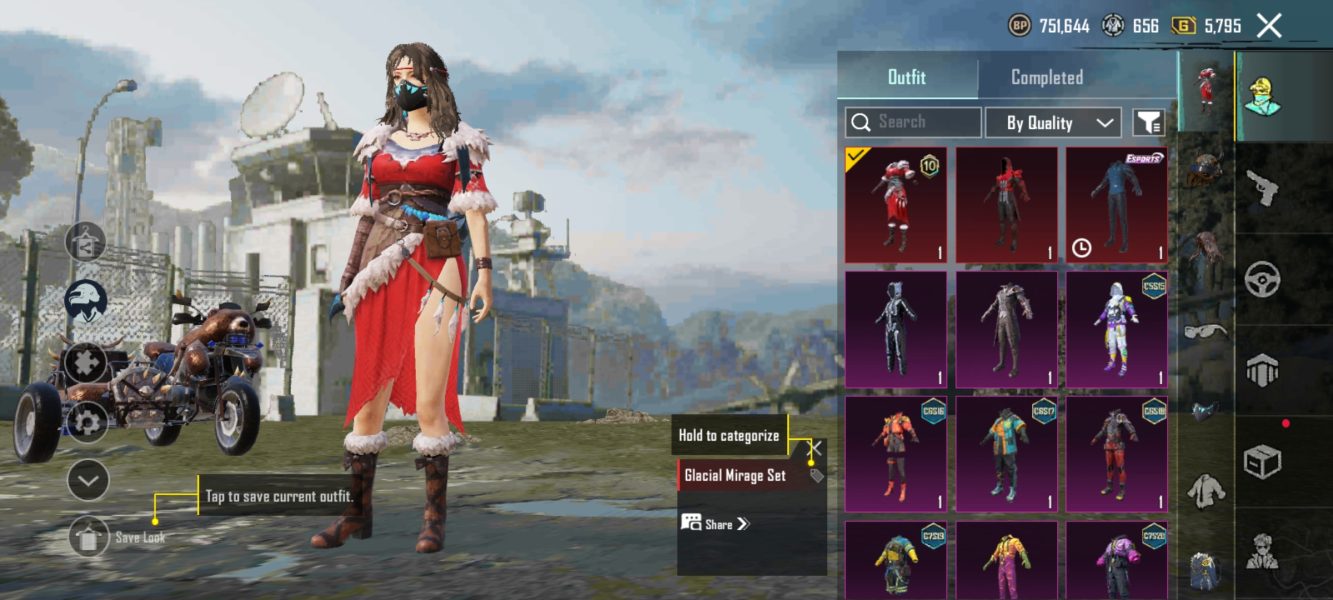This screenshot has width=1333, height=600.
Task: Tap the Save Look button
Action: click(x=89, y=537)
